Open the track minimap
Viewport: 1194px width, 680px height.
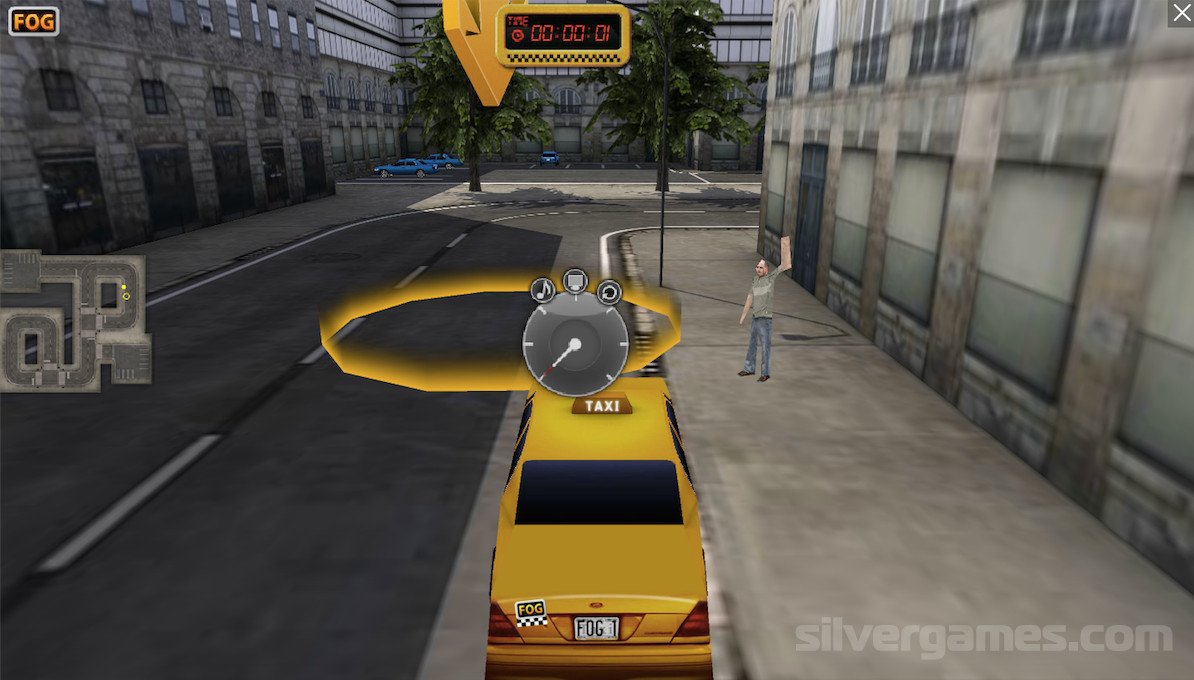coord(76,321)
